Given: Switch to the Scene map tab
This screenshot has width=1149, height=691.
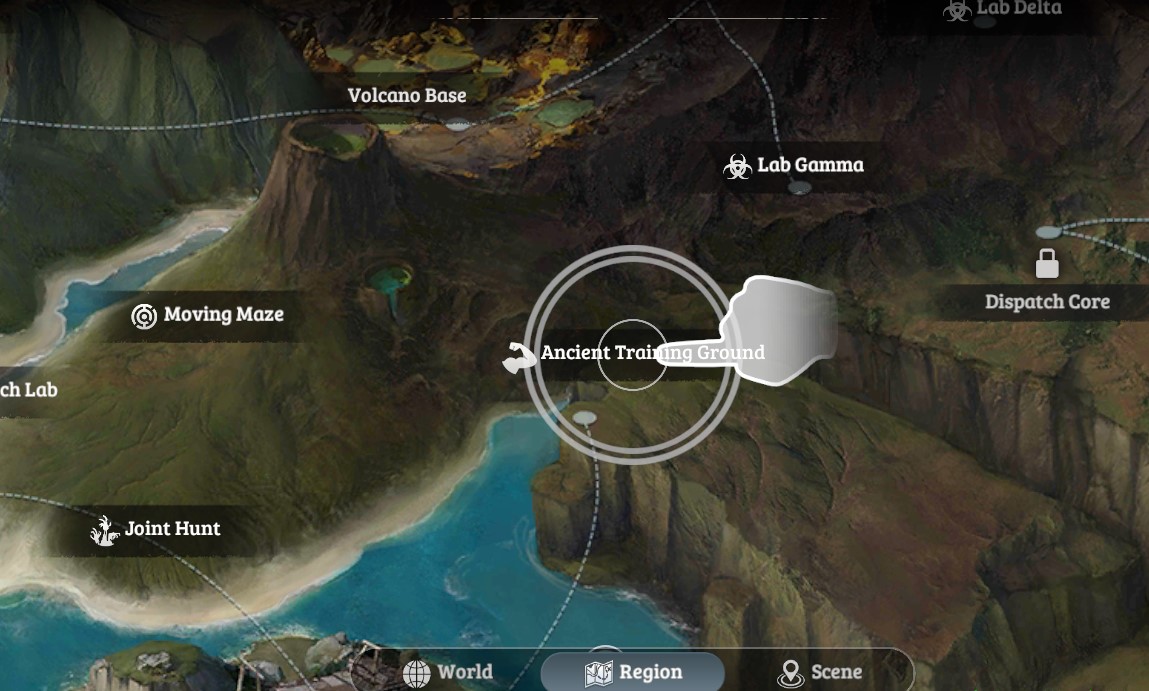Looking at the screenshot, I should point(820,672).
